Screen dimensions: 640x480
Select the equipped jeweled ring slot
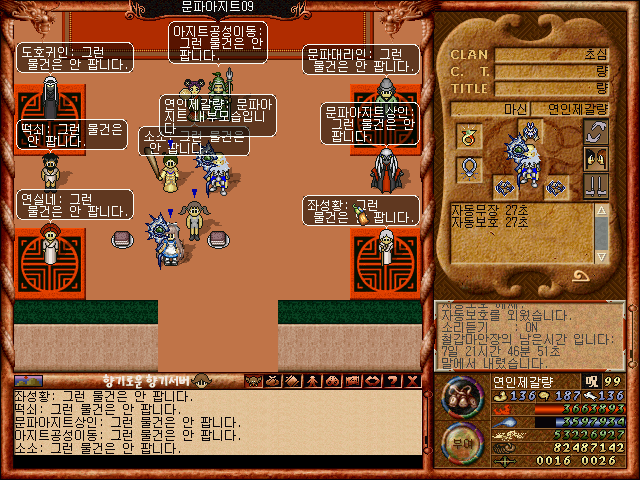point(468,136)
